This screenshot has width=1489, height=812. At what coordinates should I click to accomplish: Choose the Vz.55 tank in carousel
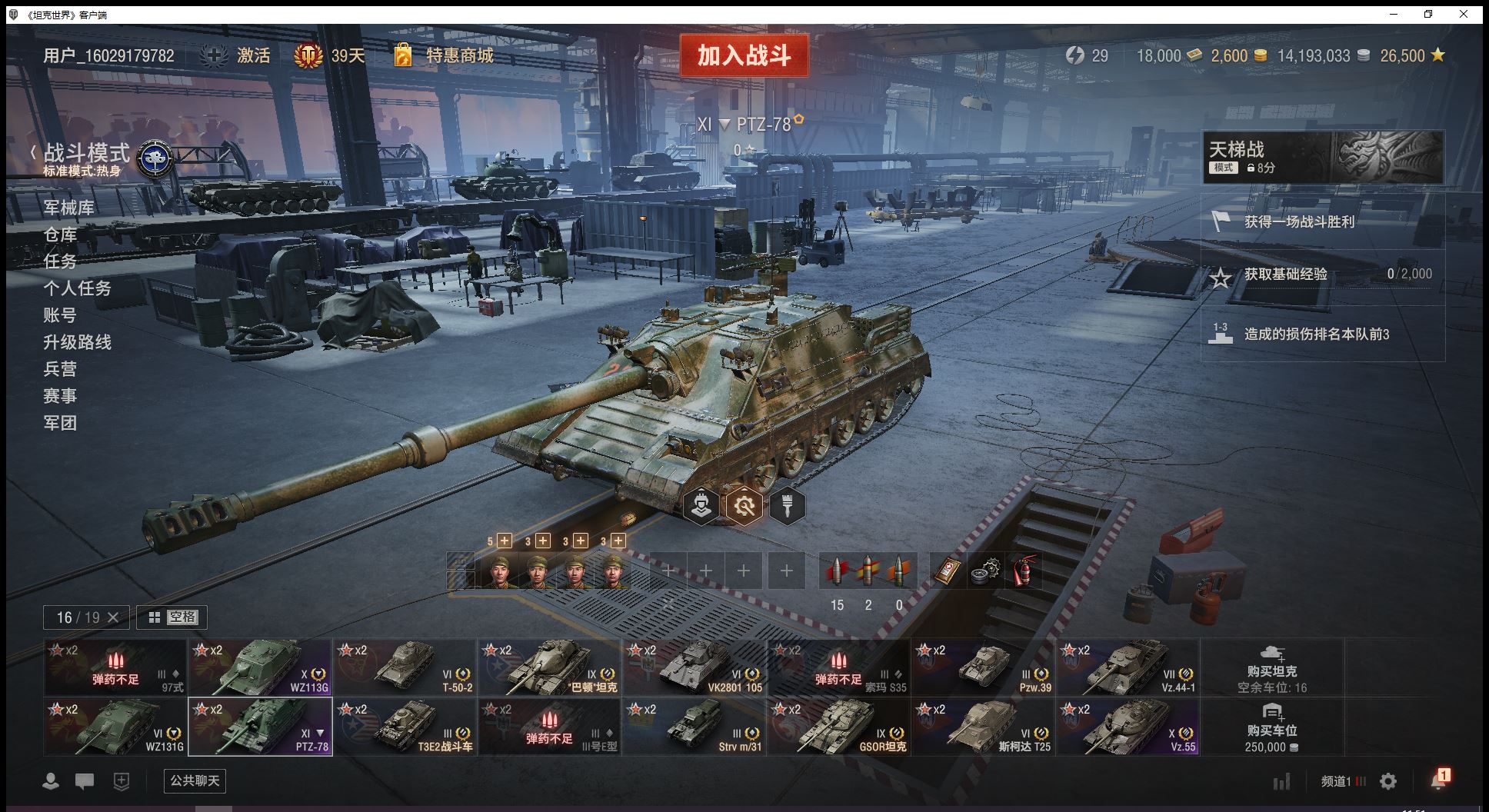point(1128,727)
